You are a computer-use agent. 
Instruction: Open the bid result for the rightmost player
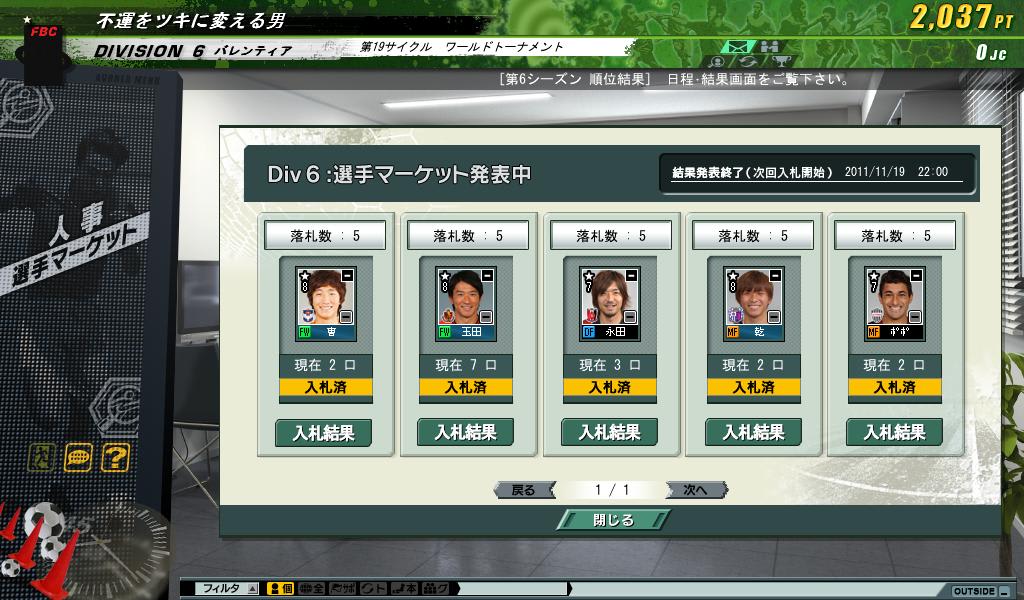pos(894,433)
